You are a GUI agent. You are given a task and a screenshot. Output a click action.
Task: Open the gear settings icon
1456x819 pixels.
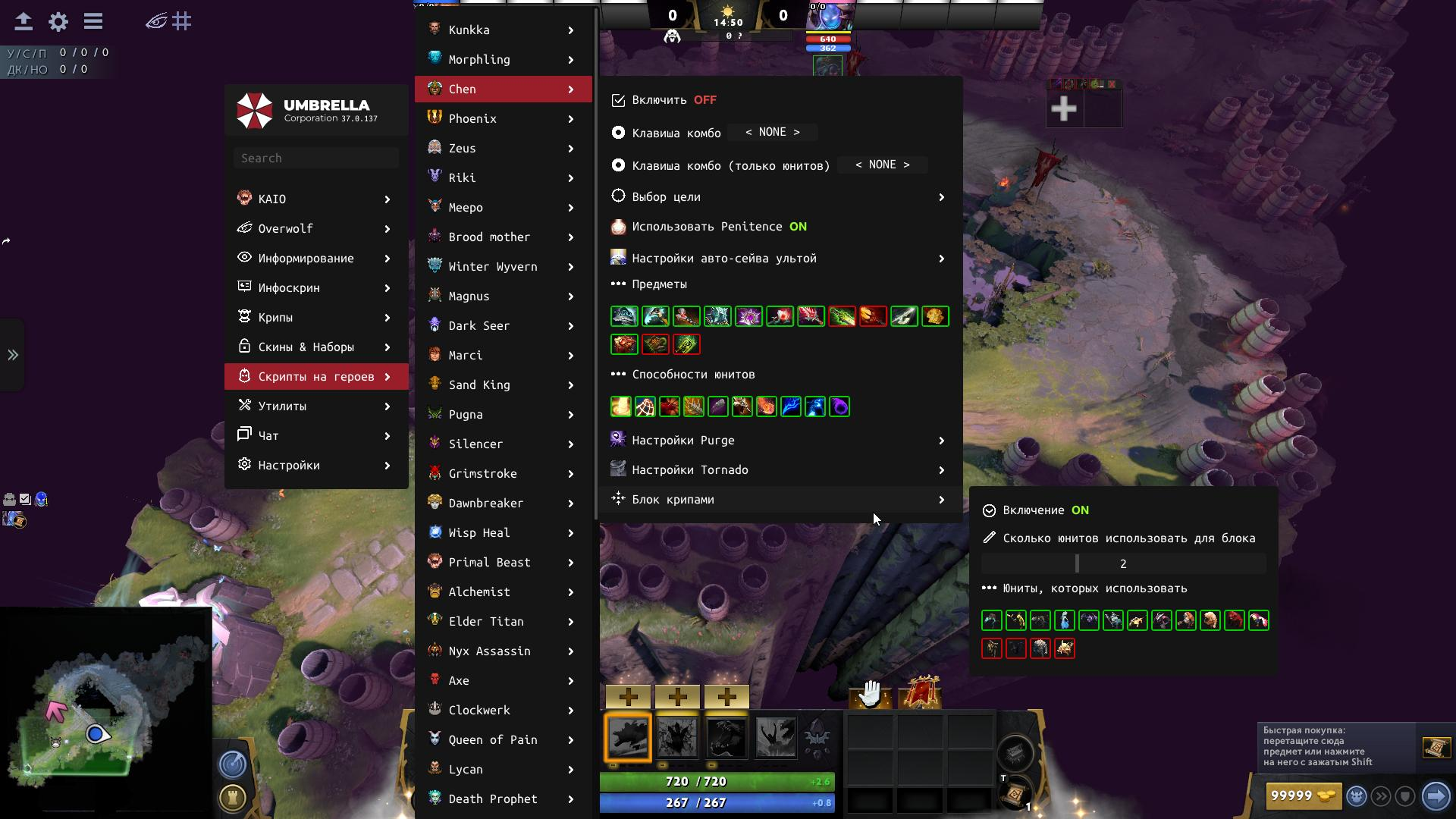58,21
